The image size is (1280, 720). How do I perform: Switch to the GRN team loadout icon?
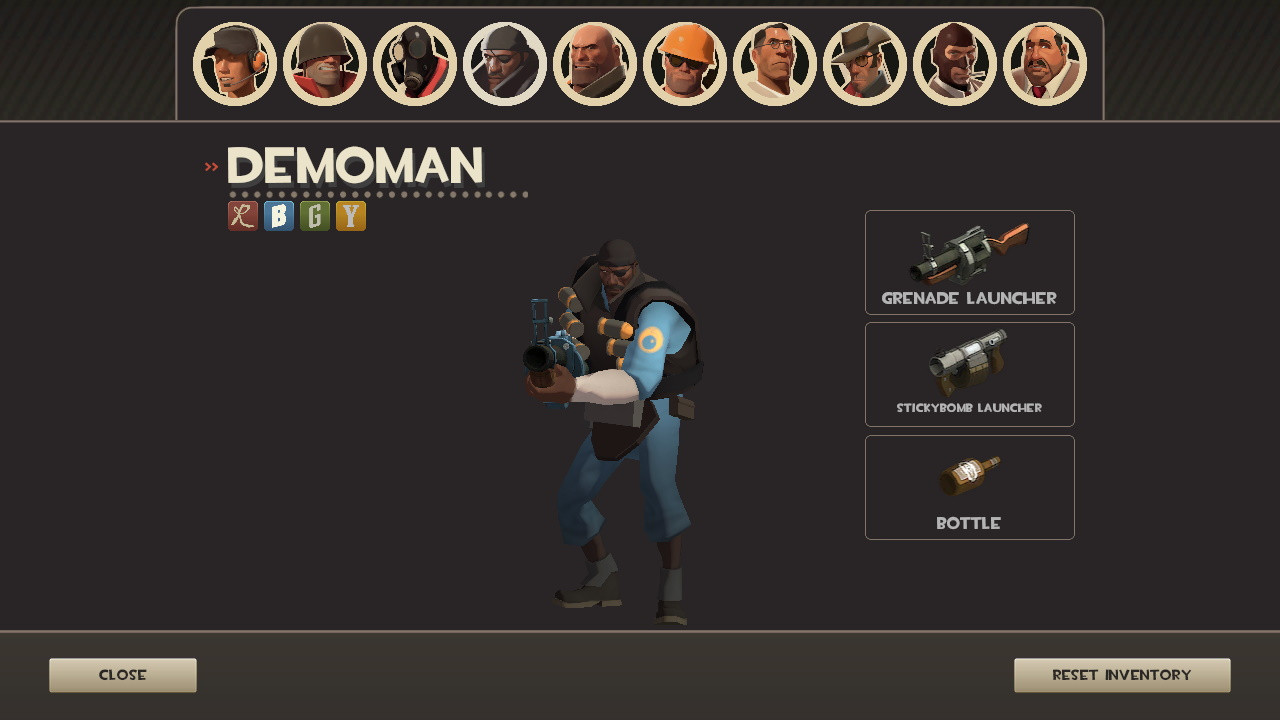314,215
